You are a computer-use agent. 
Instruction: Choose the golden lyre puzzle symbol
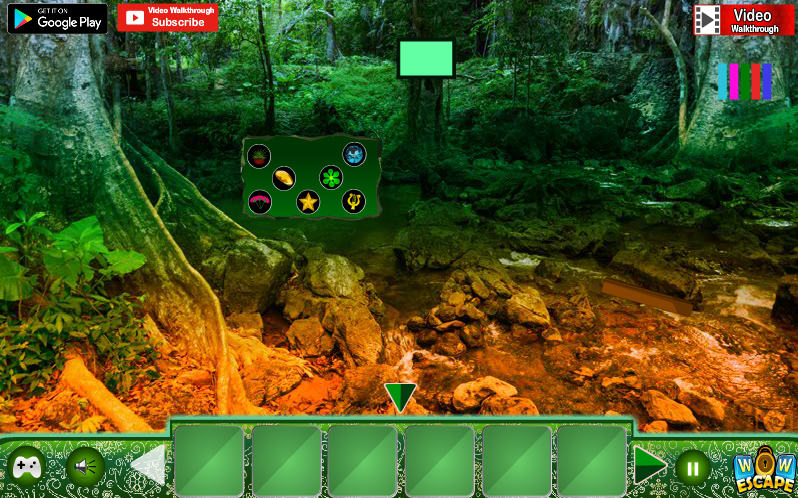(x=353, y=202)
